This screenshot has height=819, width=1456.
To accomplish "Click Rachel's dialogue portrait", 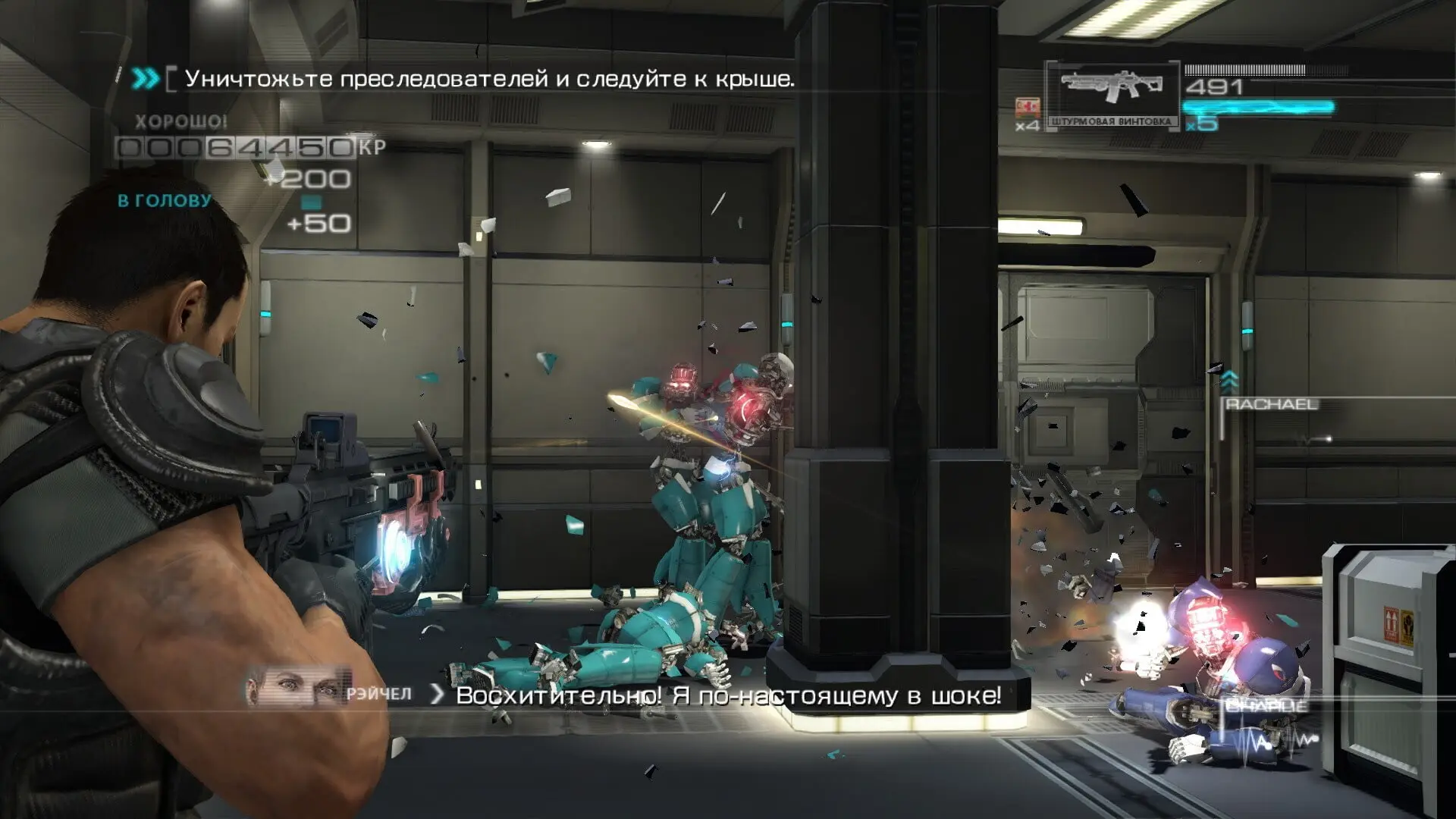I will tap(297, 689).
